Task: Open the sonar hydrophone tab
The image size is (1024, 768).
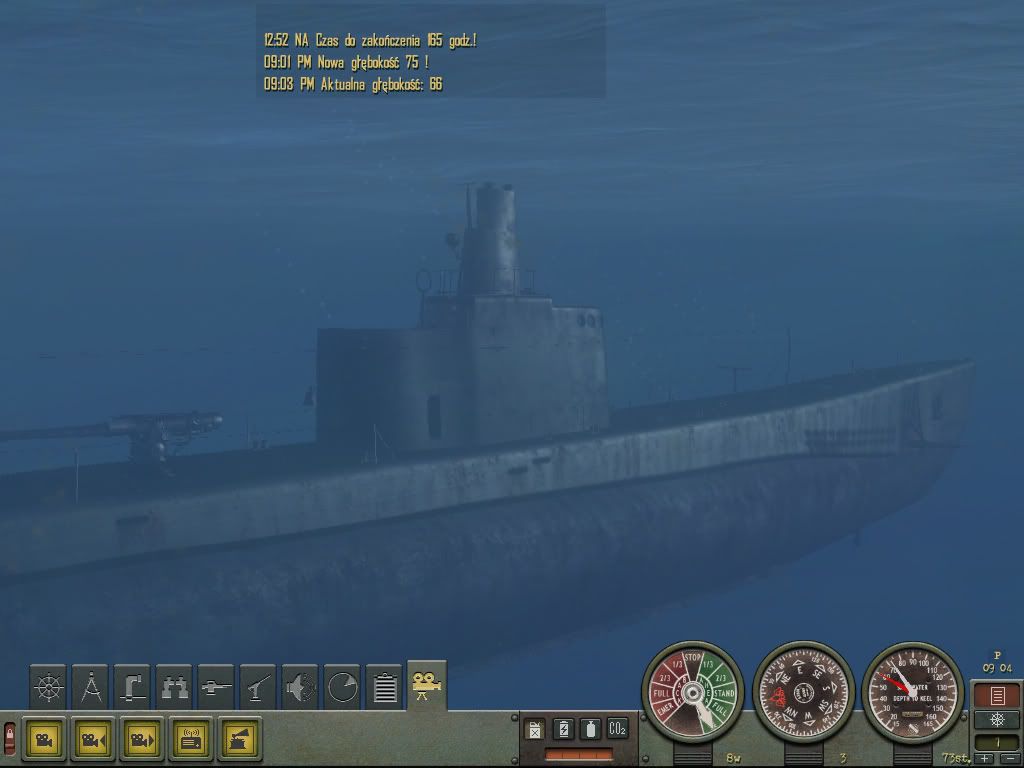Action: pos(300,686)
